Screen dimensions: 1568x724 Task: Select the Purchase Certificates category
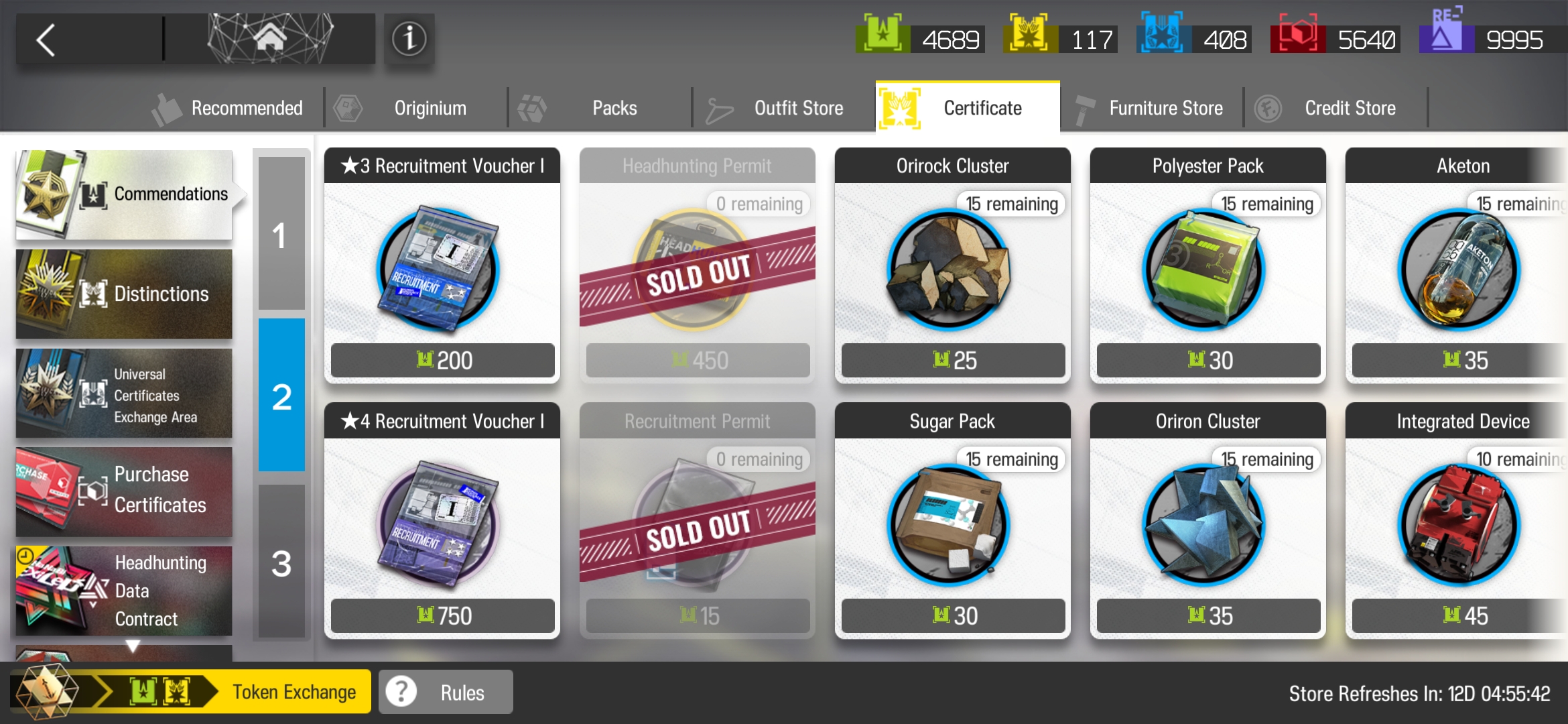124,491
